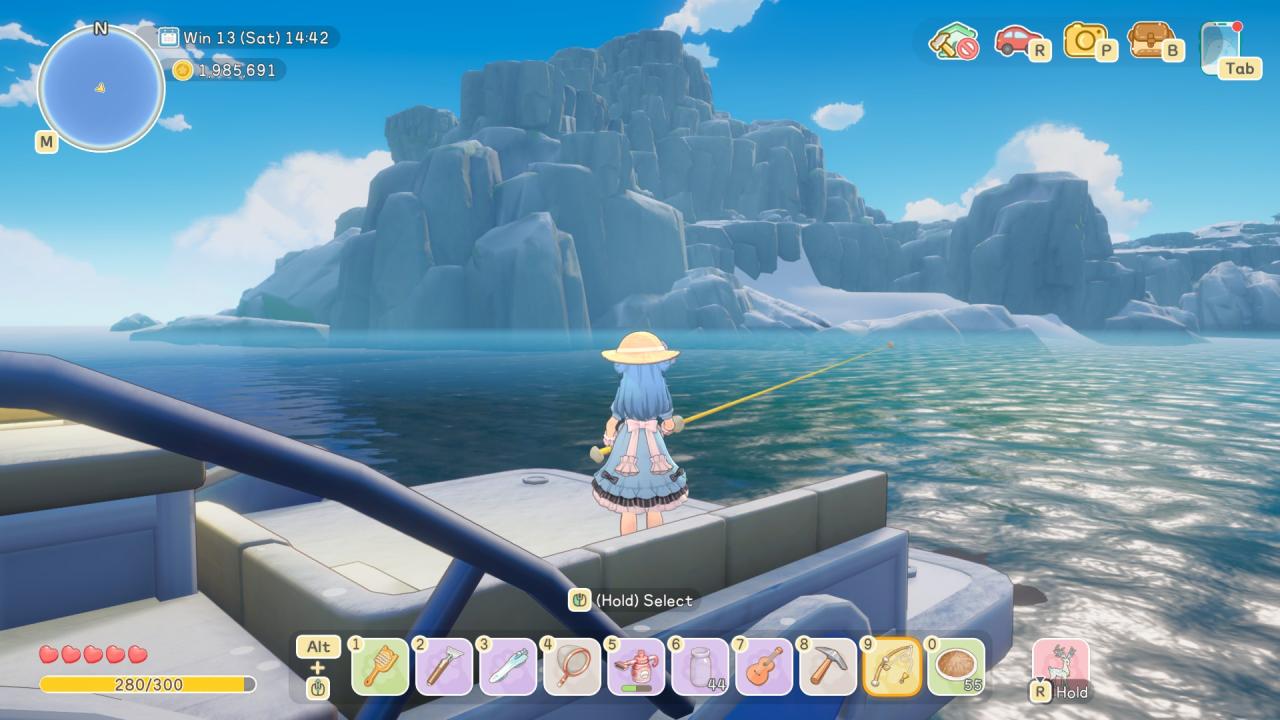Select the highlighted fishing rod slot
Image resolution: width=1280 pixels, height=720 pixels.
(x=892, y=666)
